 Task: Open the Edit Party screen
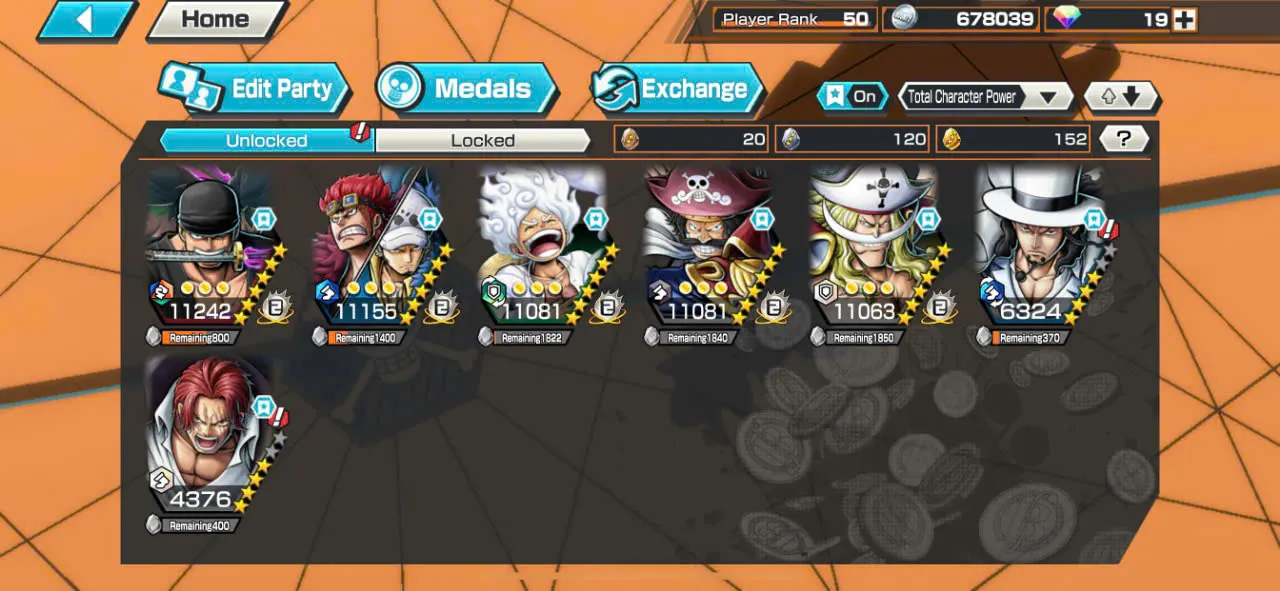[255, 89]
